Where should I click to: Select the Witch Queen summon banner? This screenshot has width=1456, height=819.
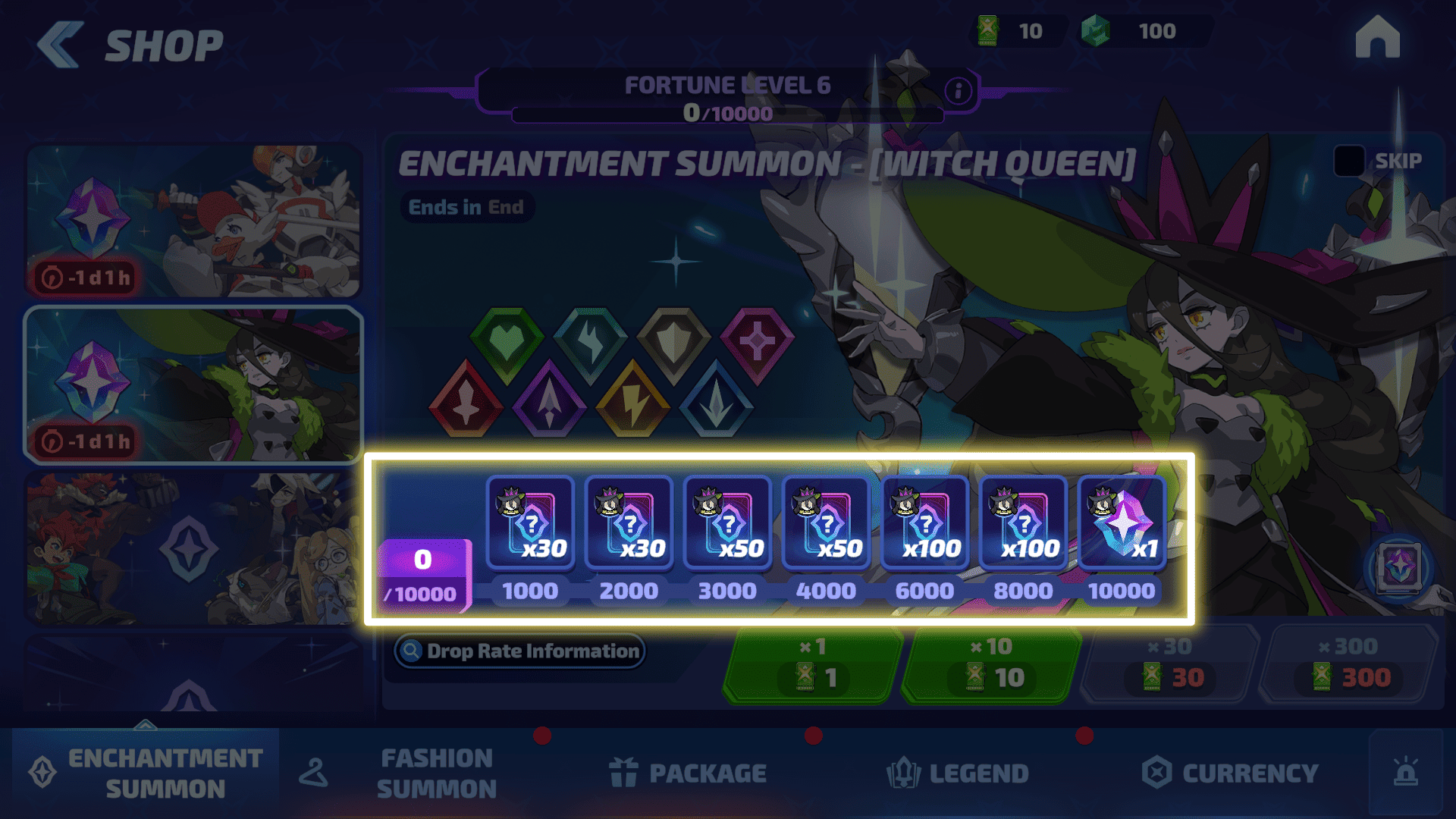[193, 384]
